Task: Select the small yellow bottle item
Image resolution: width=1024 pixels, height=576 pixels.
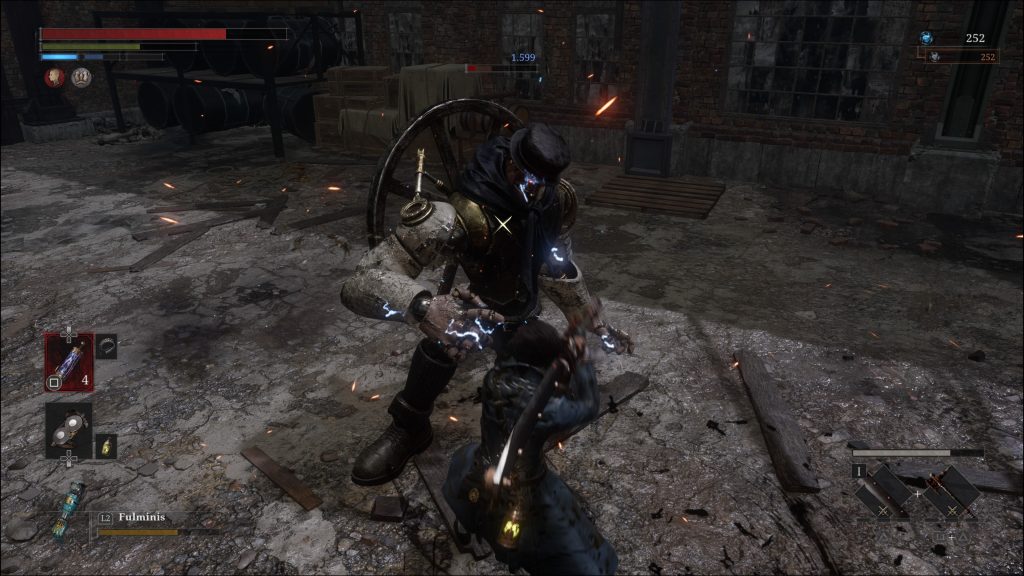Action: click(x=106, y=445)
